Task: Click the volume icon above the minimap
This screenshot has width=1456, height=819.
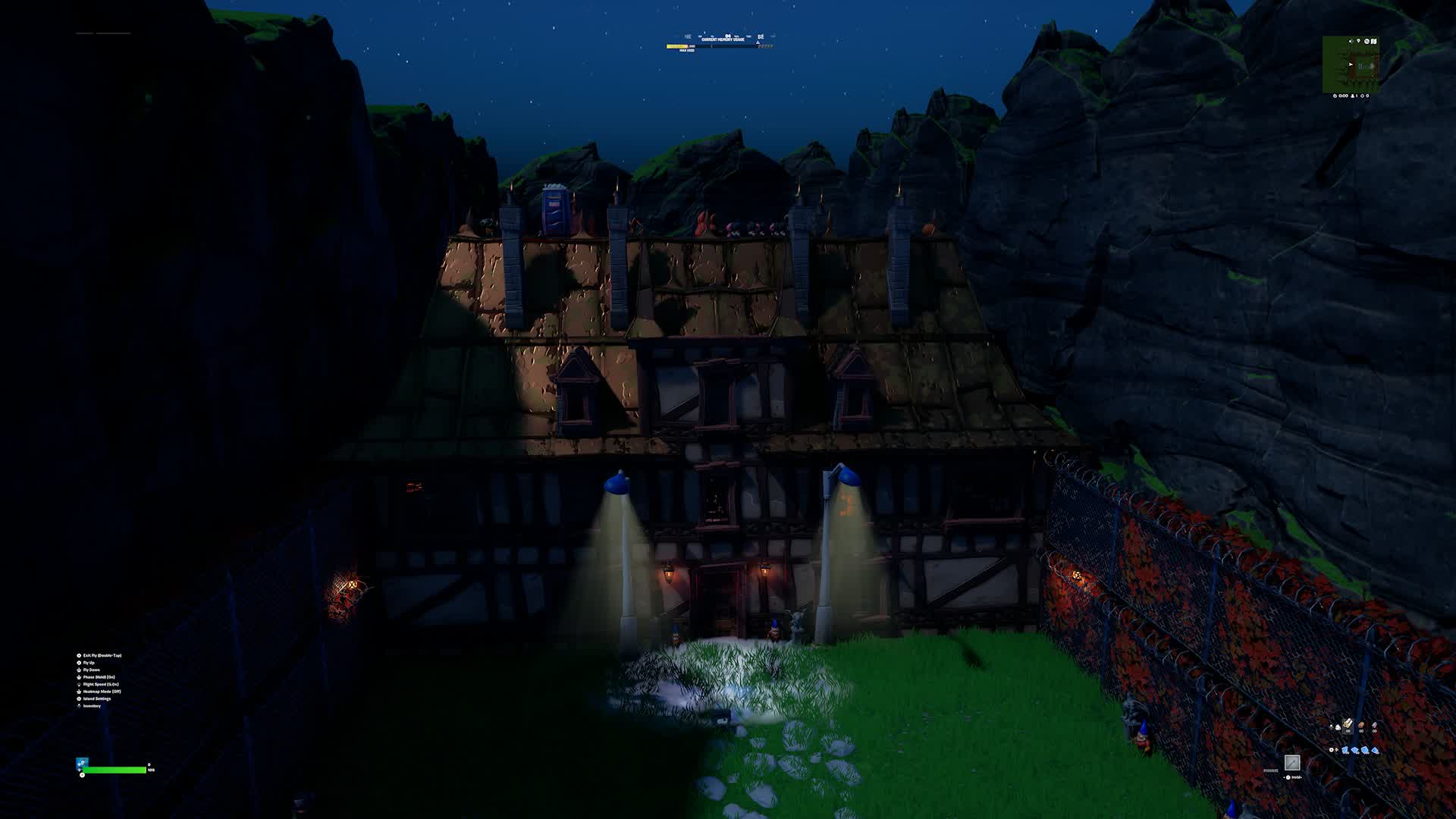Action: (x=1351, y=41)
